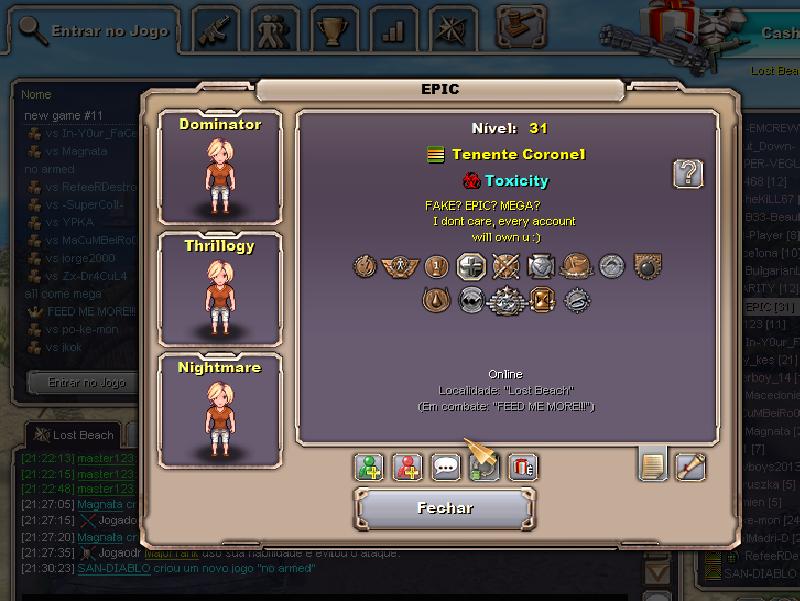Click the red person block icon
The image size is (800, 601).
[x=407, y=467]
